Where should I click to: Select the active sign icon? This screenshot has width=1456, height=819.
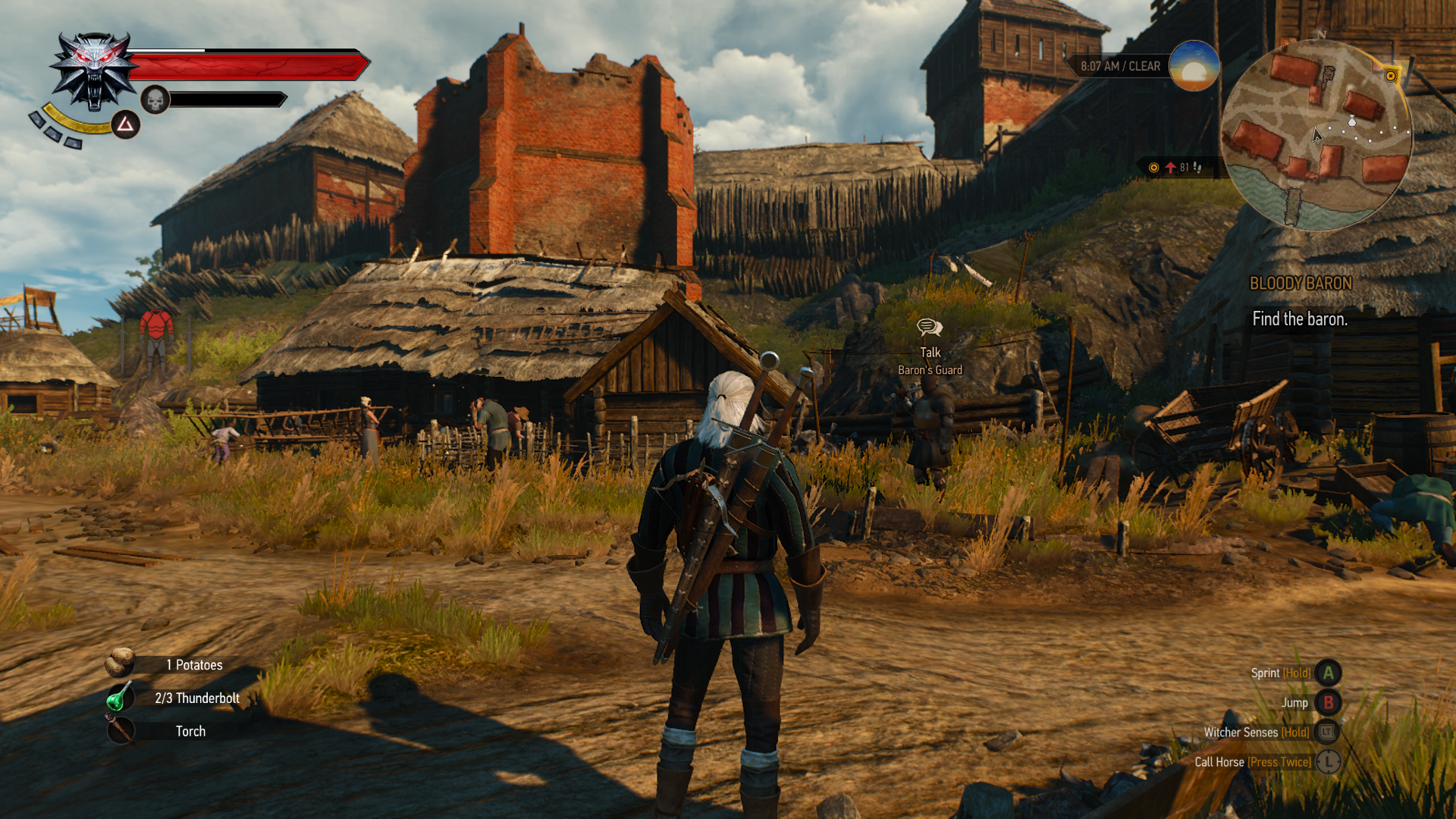[x=126, y=124]
